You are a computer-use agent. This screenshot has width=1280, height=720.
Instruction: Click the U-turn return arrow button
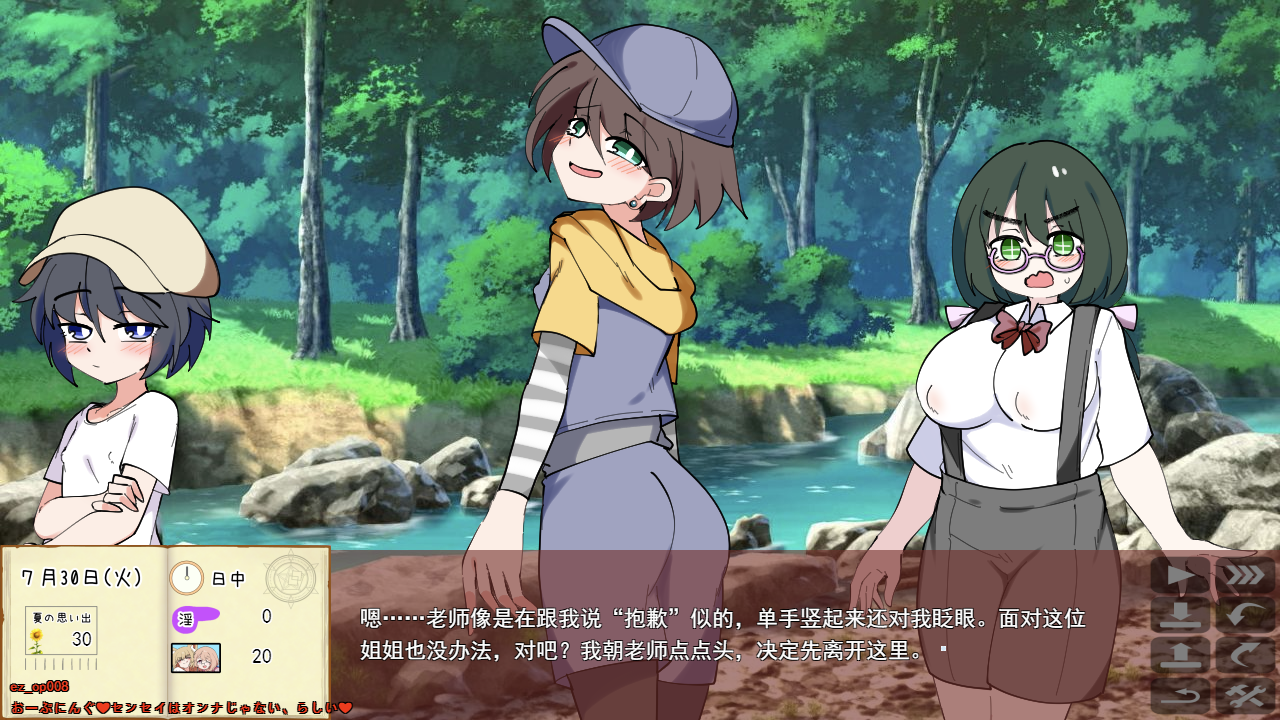1180,695
